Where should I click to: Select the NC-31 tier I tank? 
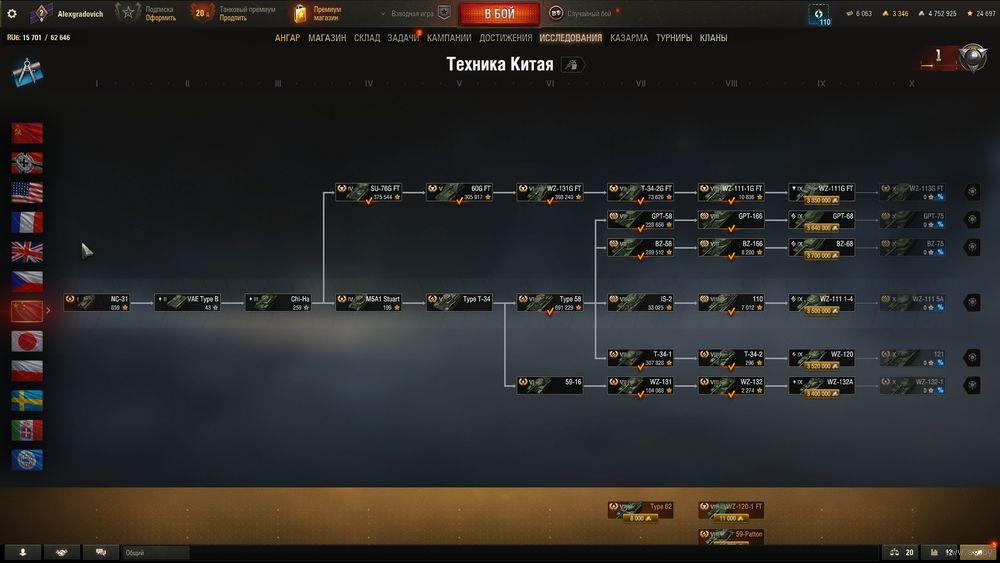(x=97, y=302)
